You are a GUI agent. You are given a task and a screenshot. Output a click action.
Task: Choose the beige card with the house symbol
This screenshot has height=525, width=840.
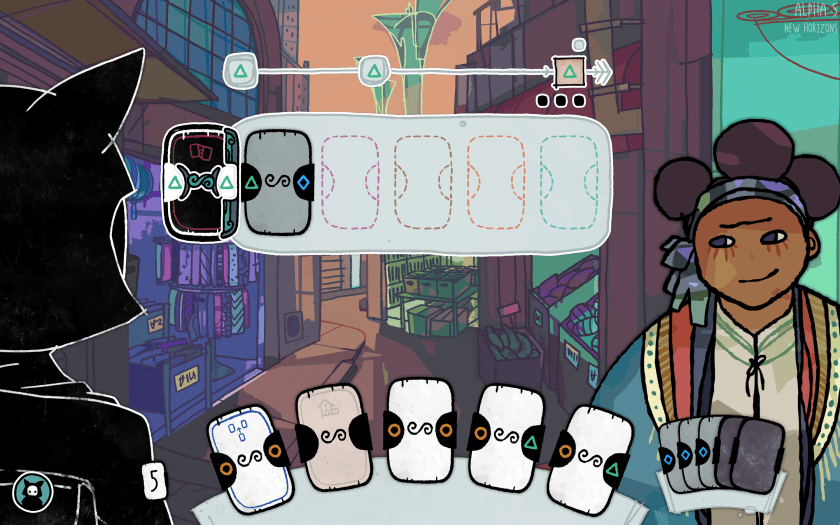(x=331, y=440)
